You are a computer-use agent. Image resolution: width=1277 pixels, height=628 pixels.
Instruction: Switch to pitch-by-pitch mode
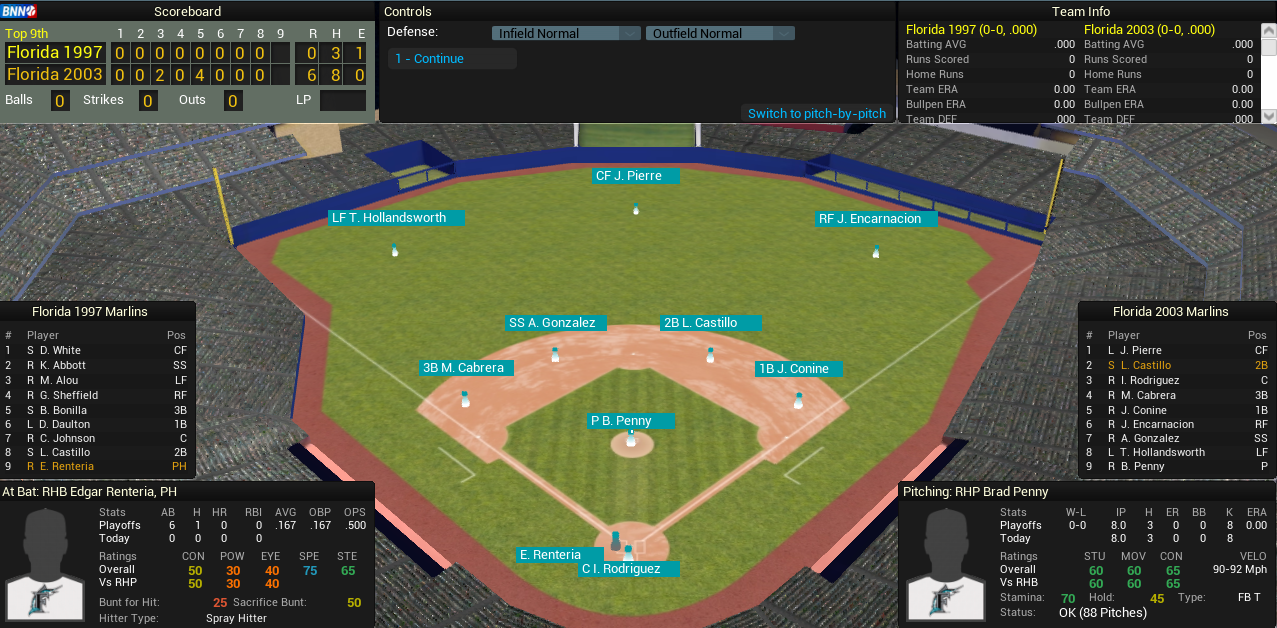[x=817, y=113]
